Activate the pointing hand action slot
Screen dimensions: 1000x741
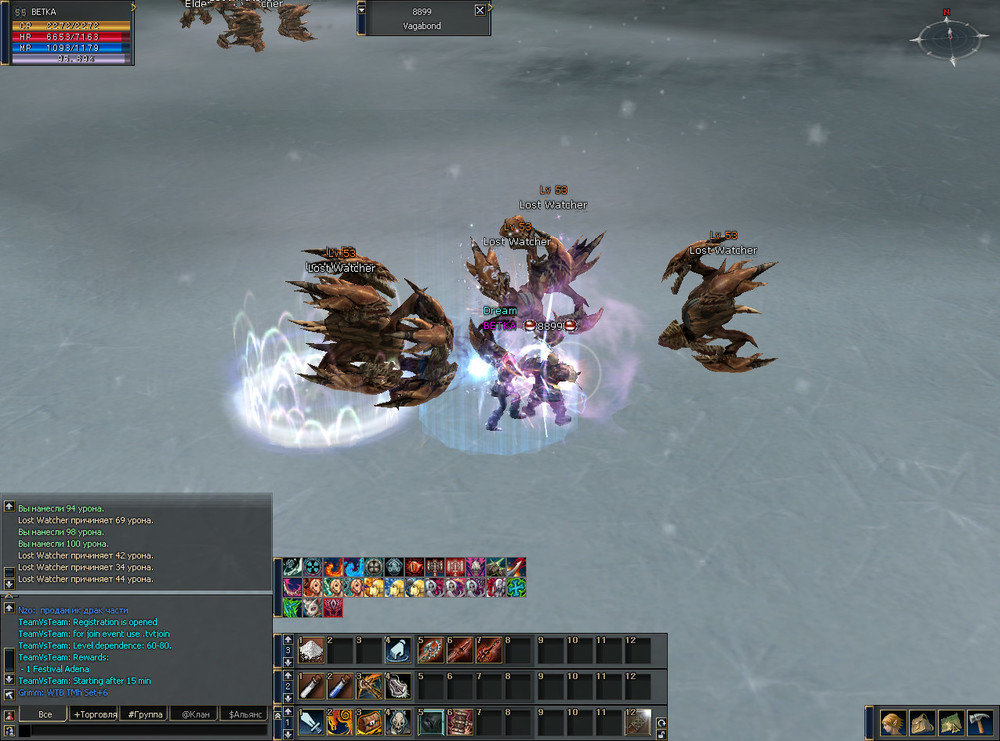(399, 651)
